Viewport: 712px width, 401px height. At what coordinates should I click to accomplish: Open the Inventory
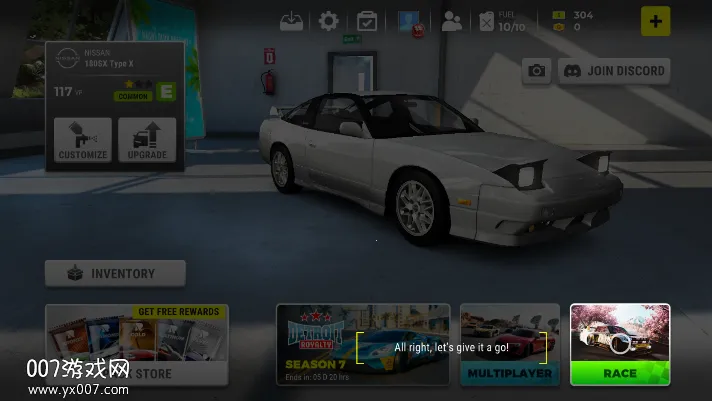tap(115, 273)
